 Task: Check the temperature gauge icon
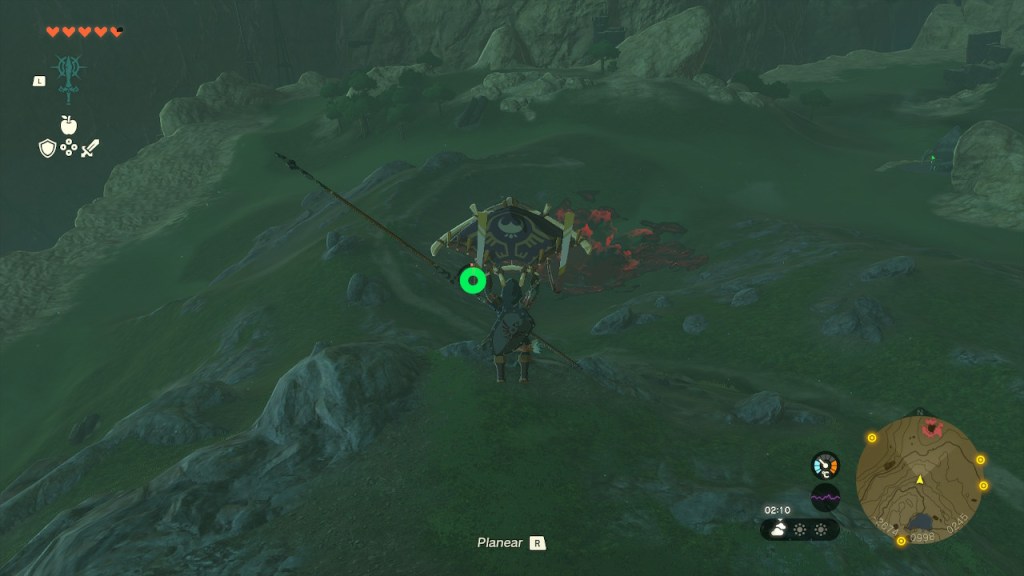tap(825, 465)
